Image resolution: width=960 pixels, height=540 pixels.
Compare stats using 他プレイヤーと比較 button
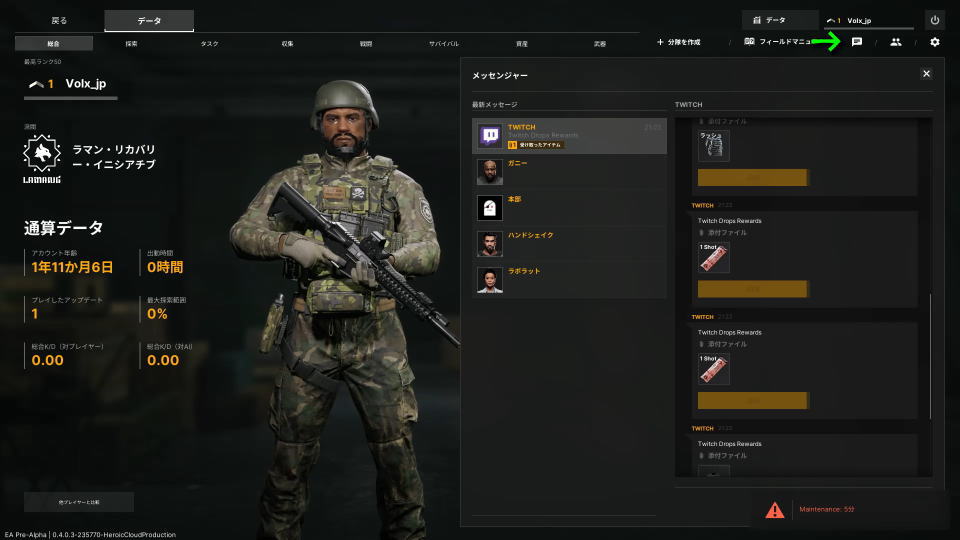coord(79,501)
